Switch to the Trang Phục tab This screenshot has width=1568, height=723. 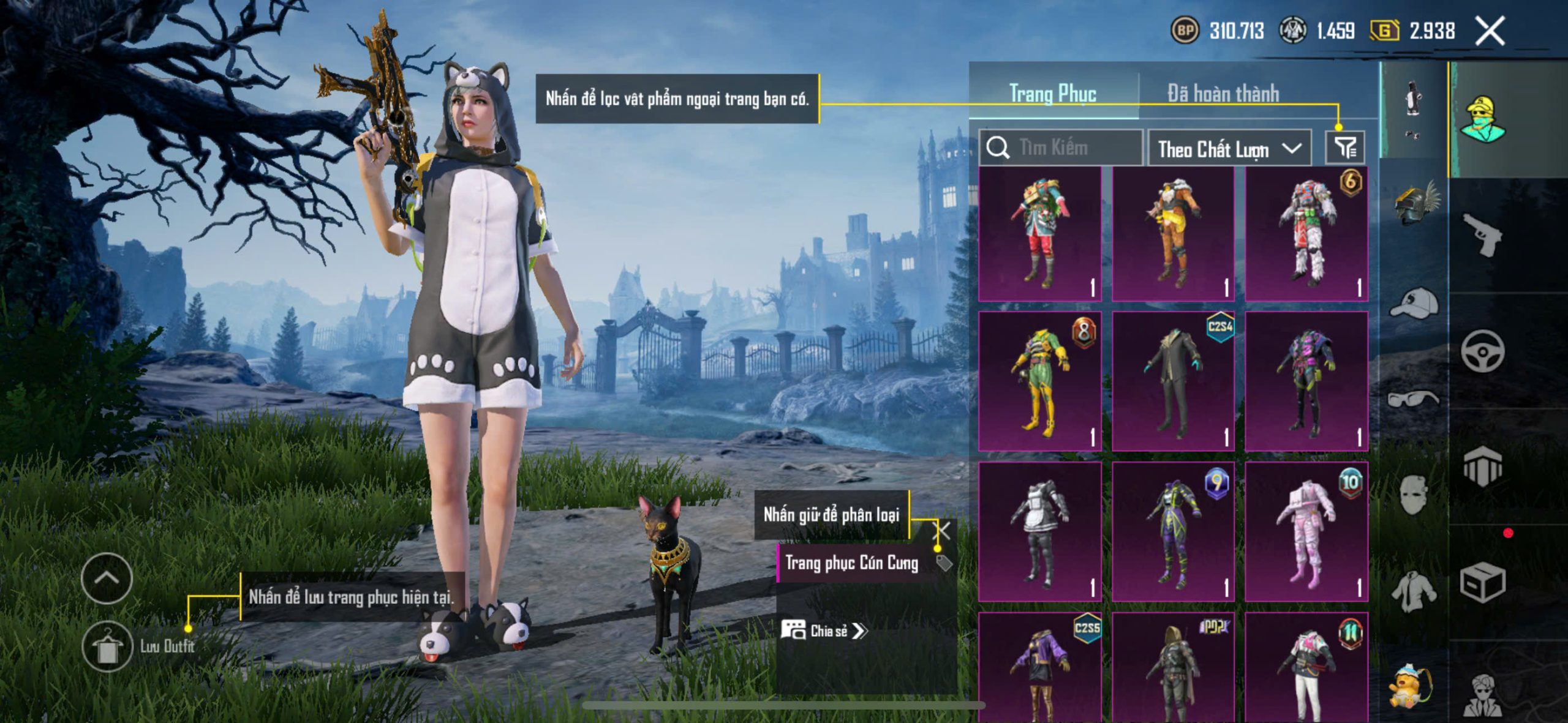click(x=1052, y=94)
